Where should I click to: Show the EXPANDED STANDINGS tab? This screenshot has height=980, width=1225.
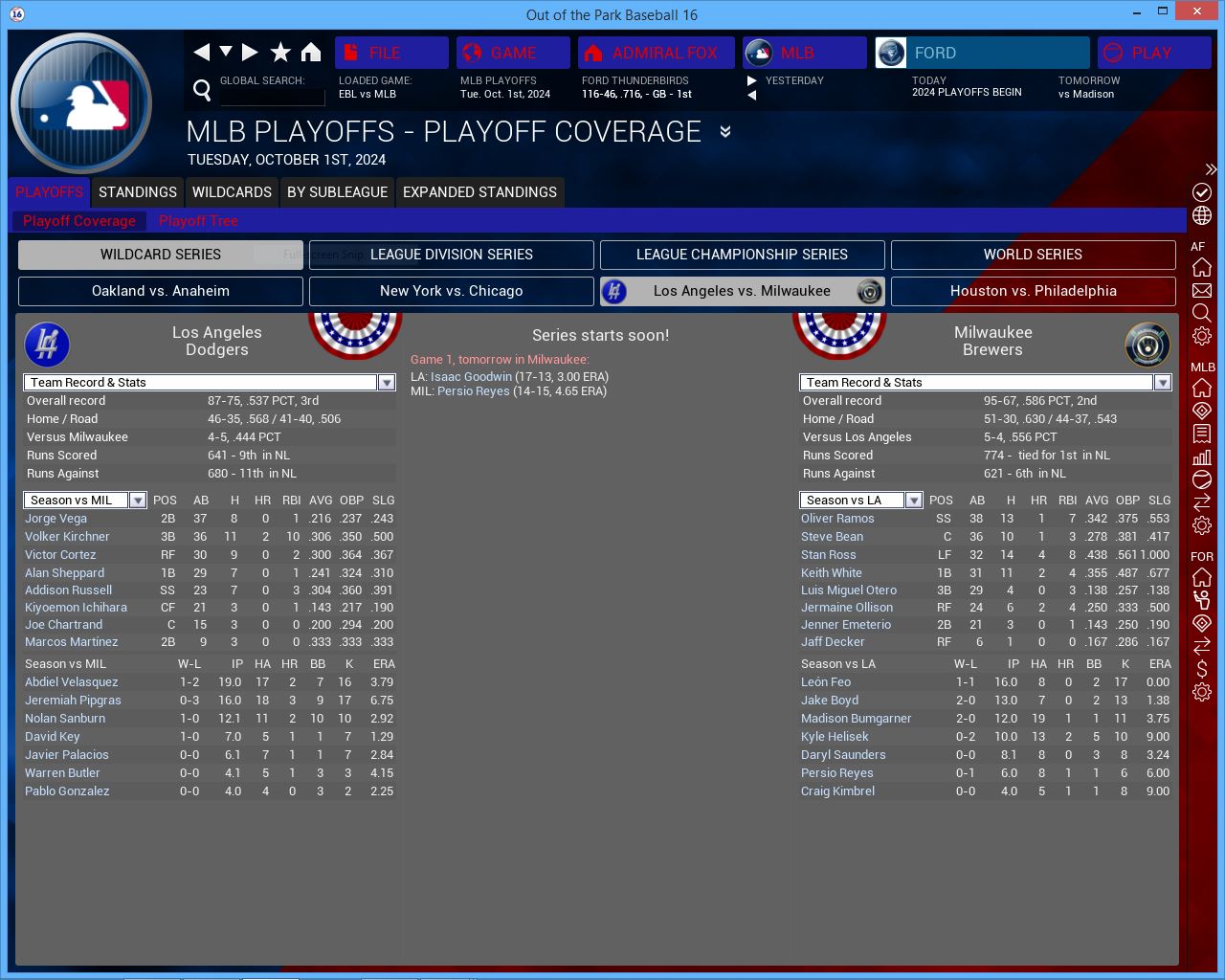coord(479,192)
